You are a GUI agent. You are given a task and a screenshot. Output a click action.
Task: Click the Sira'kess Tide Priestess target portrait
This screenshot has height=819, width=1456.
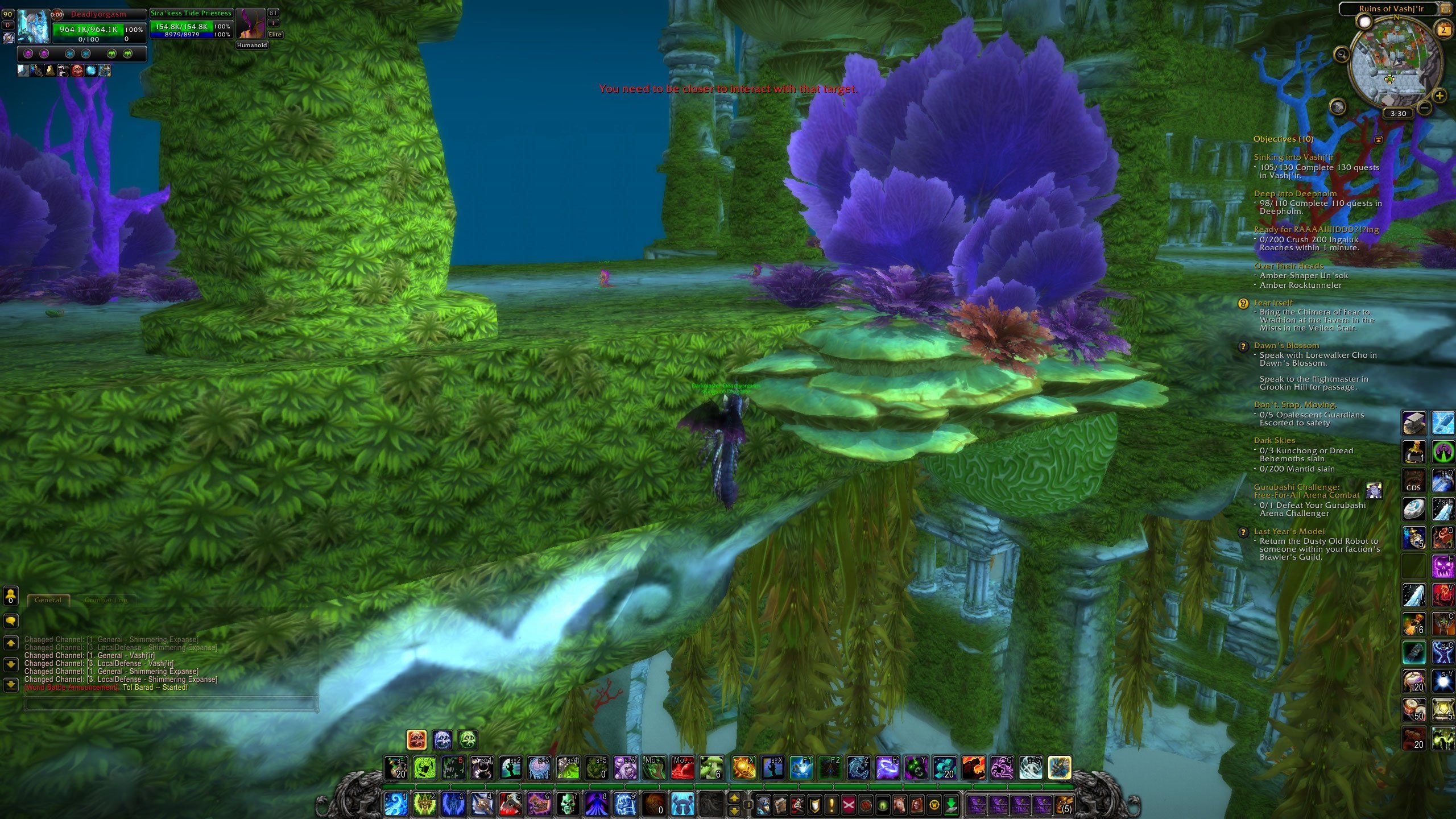click(250, 24)
